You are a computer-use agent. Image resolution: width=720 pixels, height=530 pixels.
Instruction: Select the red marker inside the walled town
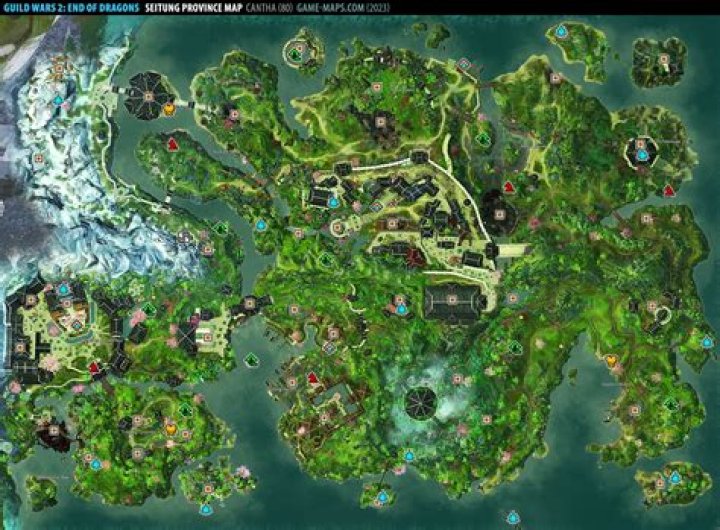94,368
